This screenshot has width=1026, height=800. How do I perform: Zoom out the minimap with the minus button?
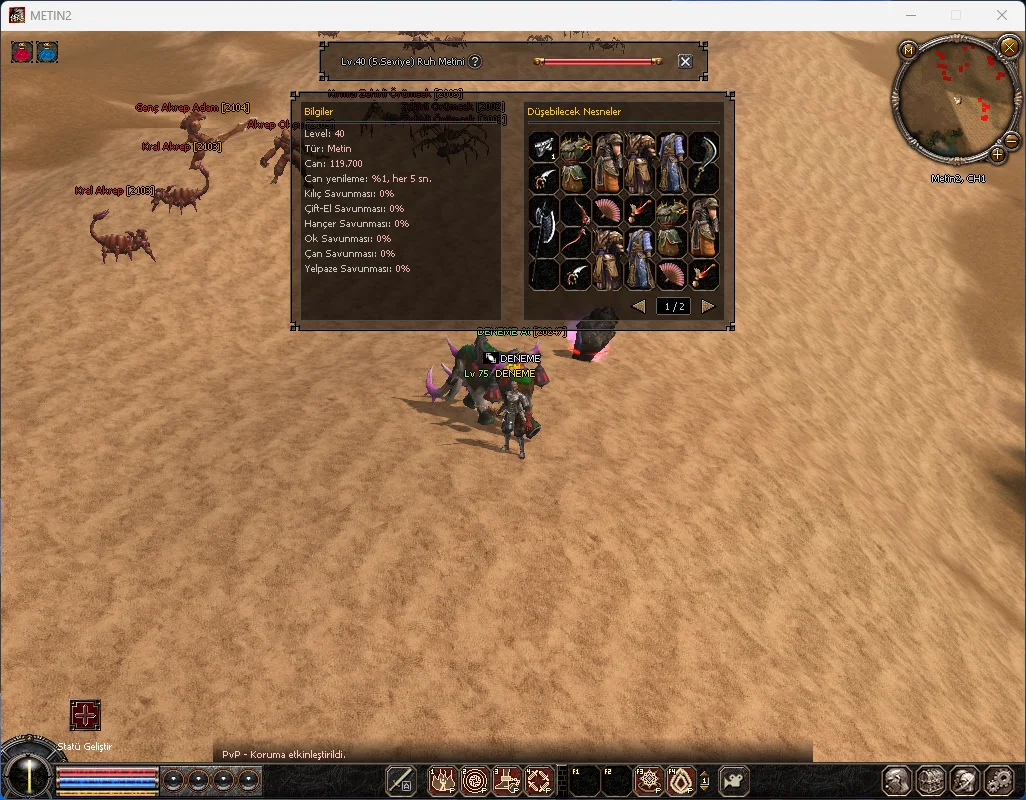point(1011,142)
